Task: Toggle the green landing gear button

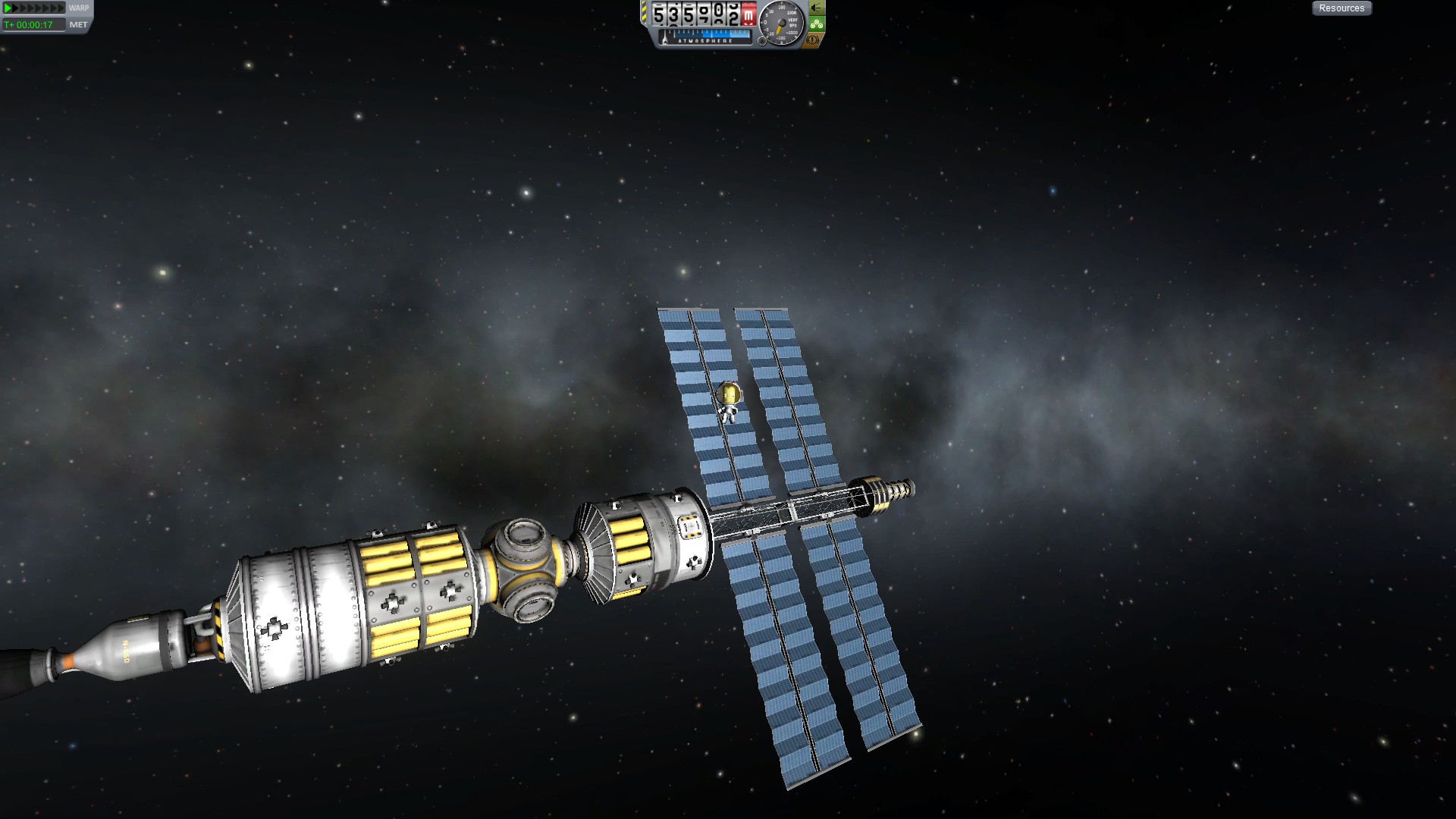Action: click(x=816, y=24)
